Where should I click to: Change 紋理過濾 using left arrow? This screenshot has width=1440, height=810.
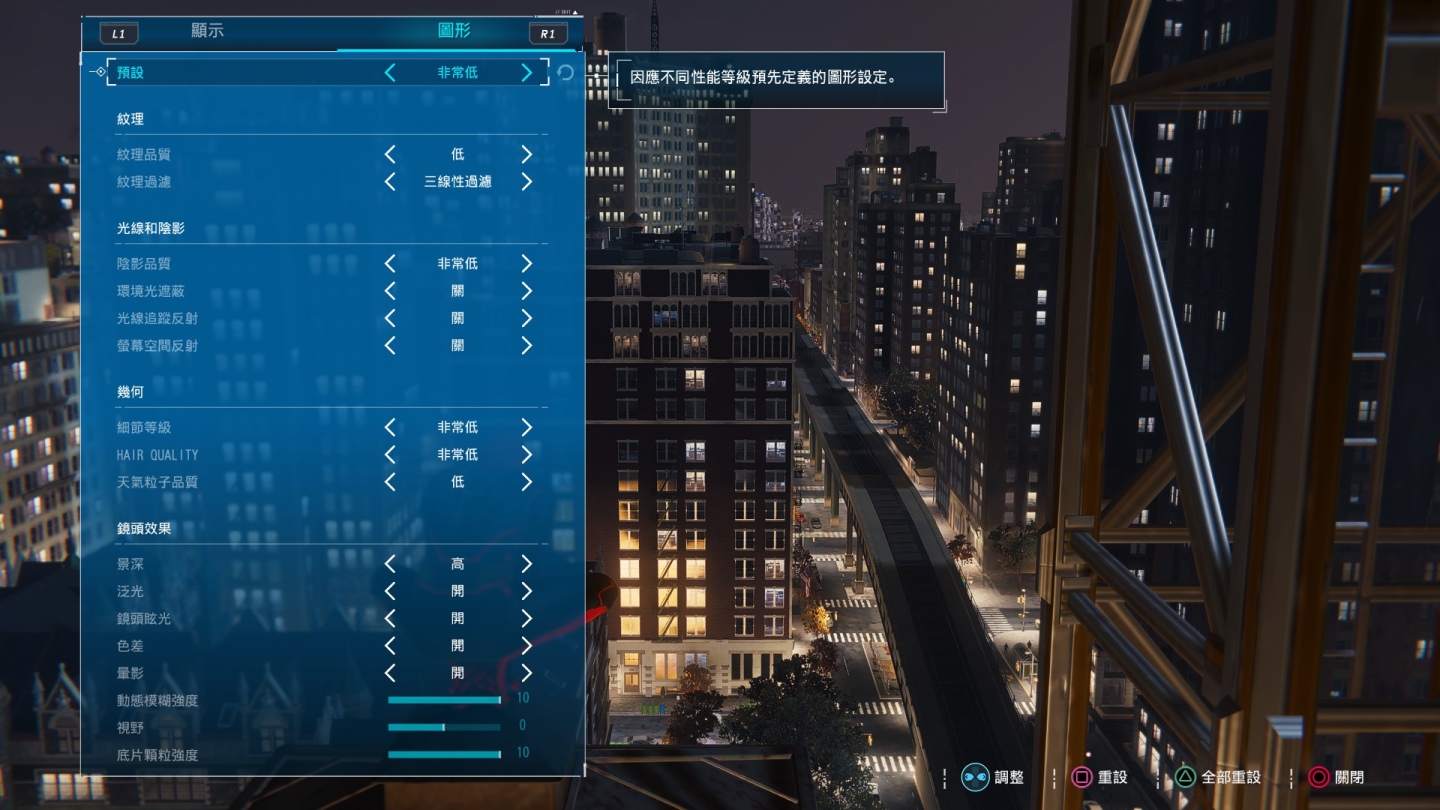coord(390,182)
